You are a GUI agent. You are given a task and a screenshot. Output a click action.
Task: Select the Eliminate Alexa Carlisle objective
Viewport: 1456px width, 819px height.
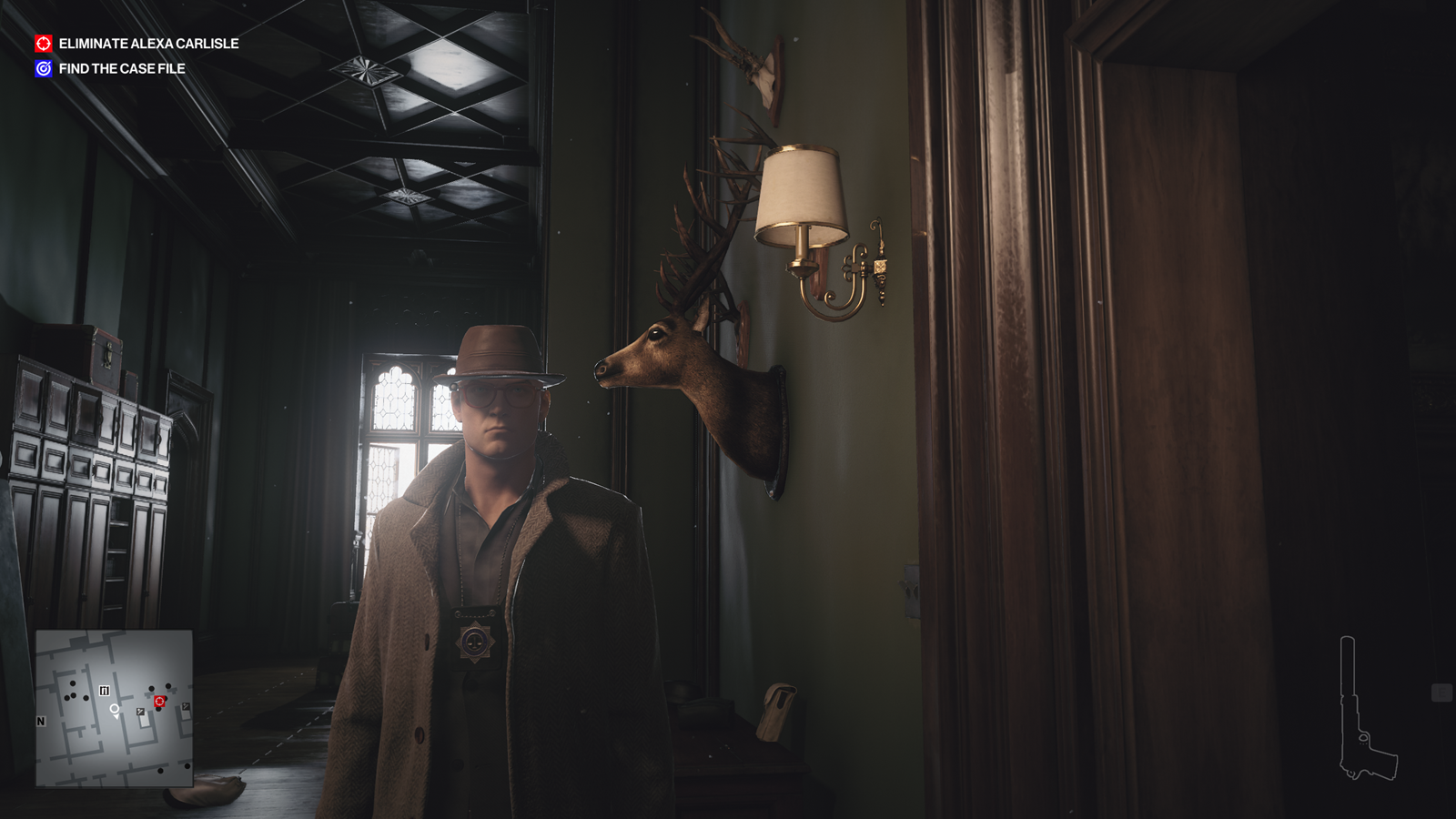[x=148, y=44]
